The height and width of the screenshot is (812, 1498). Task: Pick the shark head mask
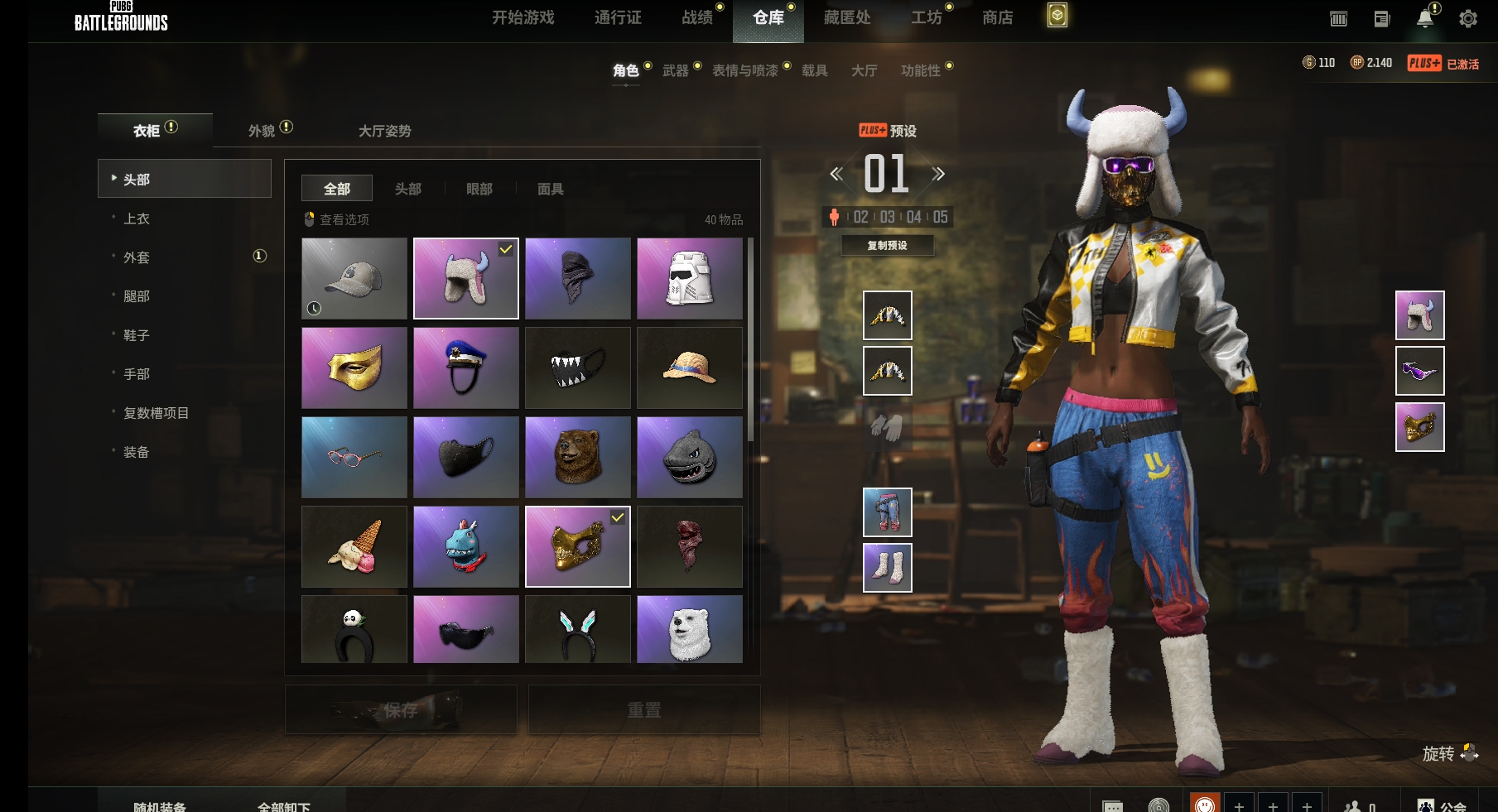click(x=690, y=457)
